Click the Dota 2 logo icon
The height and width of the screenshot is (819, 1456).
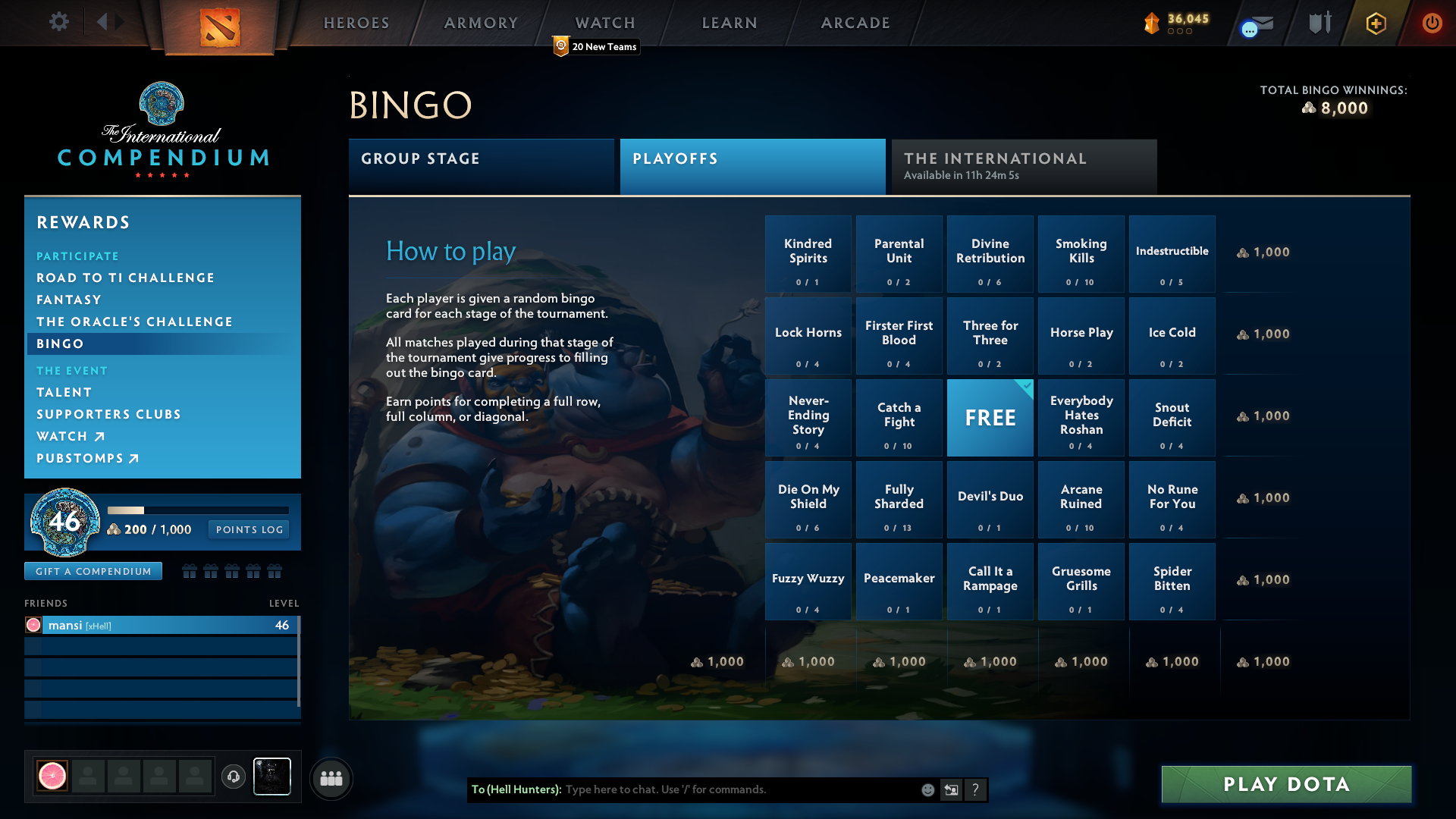pos(221,27)
